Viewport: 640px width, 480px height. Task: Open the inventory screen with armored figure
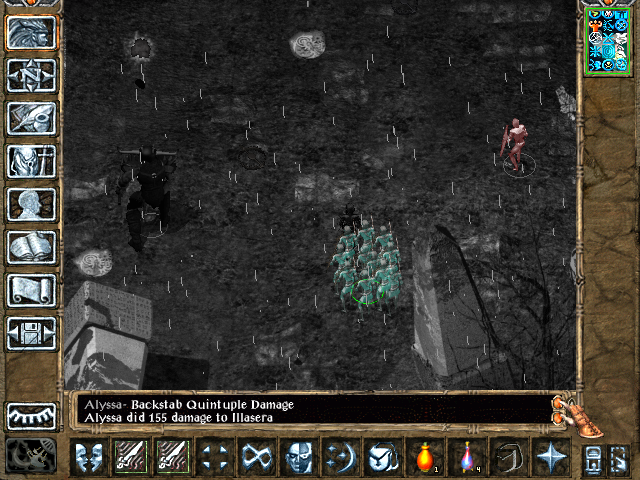click(32, 161)
